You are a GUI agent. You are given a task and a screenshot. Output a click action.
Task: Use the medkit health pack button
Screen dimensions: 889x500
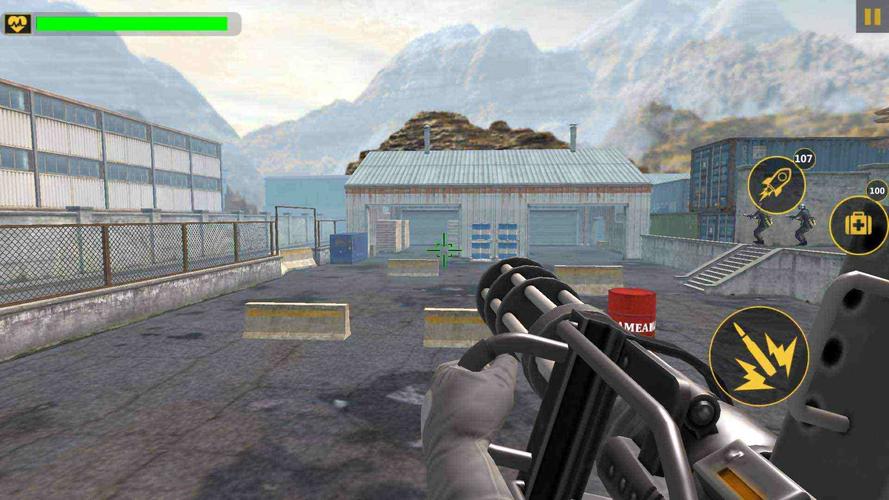point(858,223)
